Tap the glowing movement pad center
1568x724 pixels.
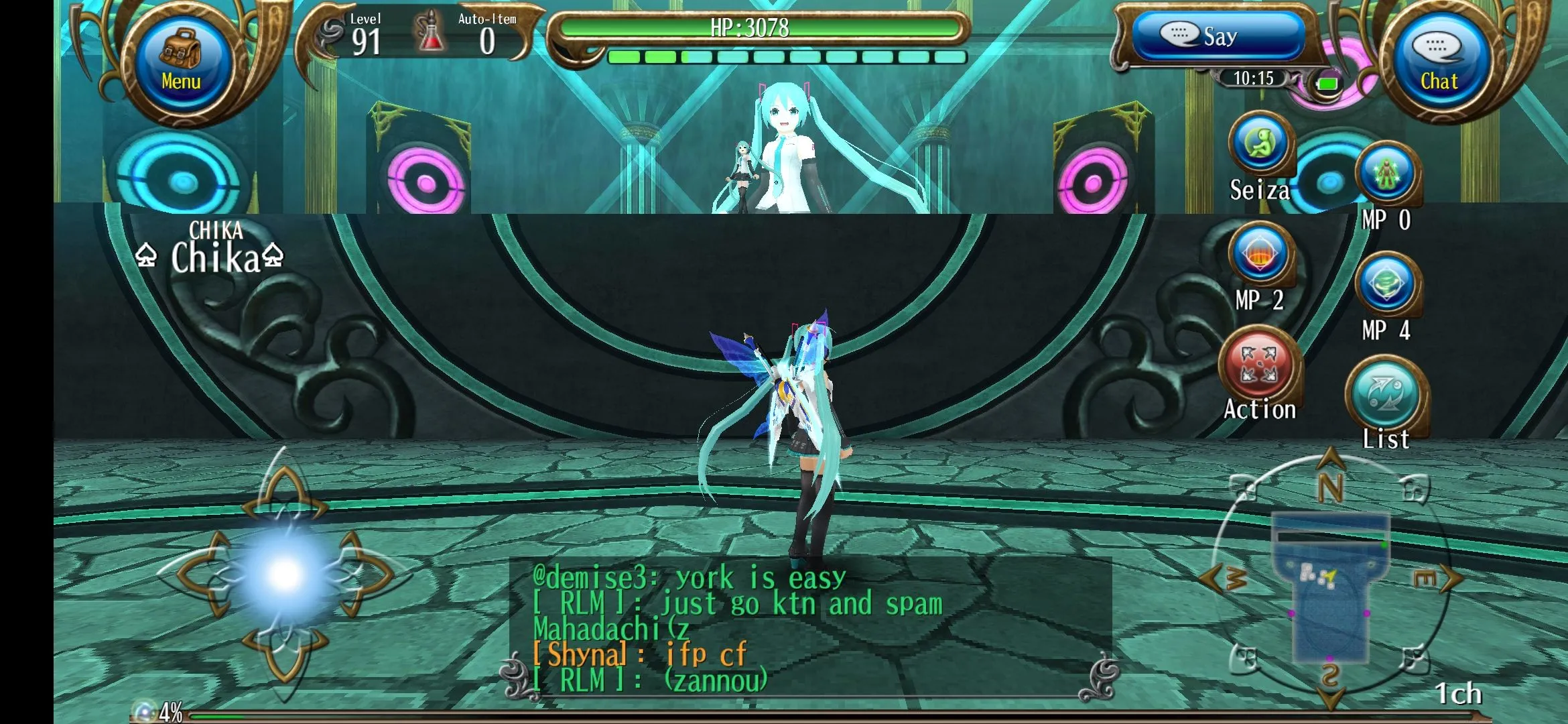point(285,575)
